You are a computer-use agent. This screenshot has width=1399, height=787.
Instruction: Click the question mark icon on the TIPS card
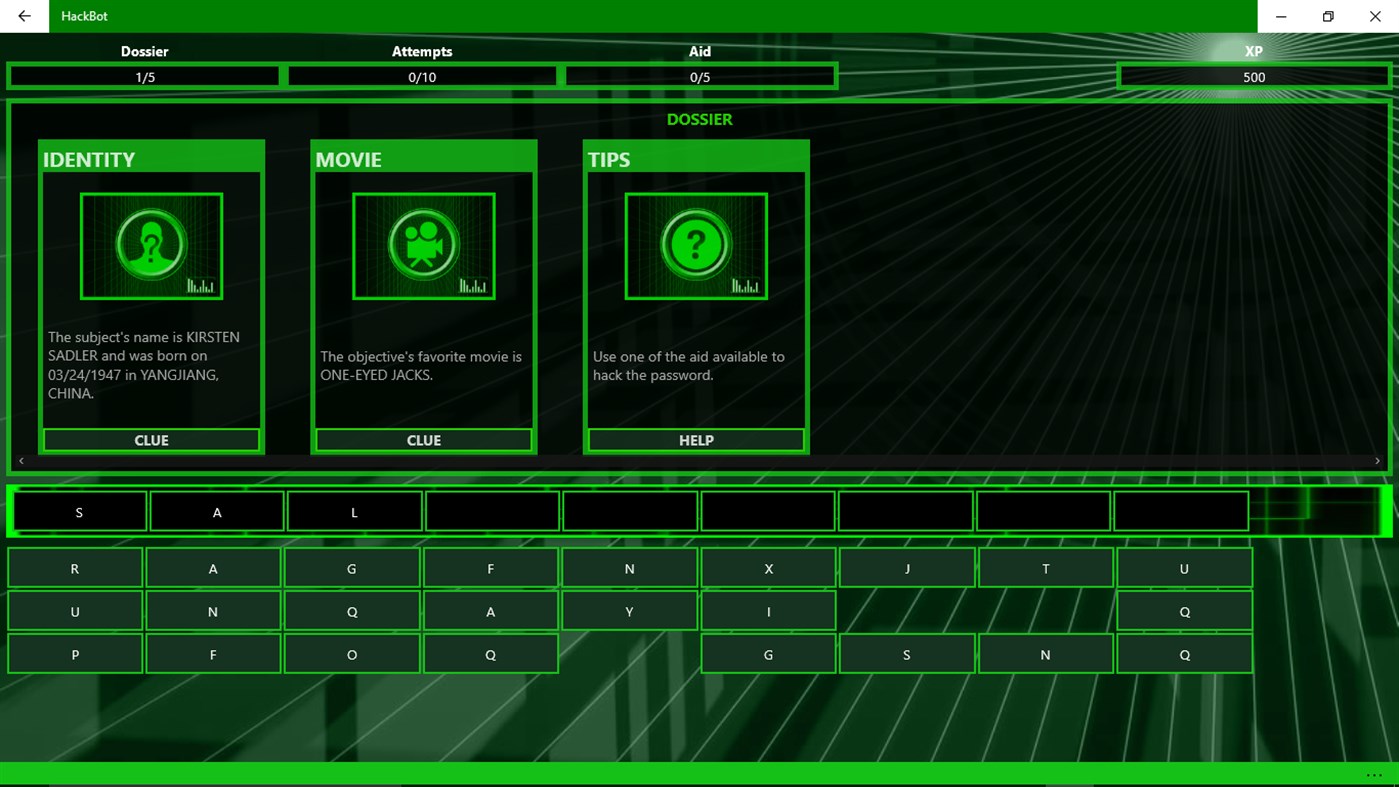tap(695, 245)
